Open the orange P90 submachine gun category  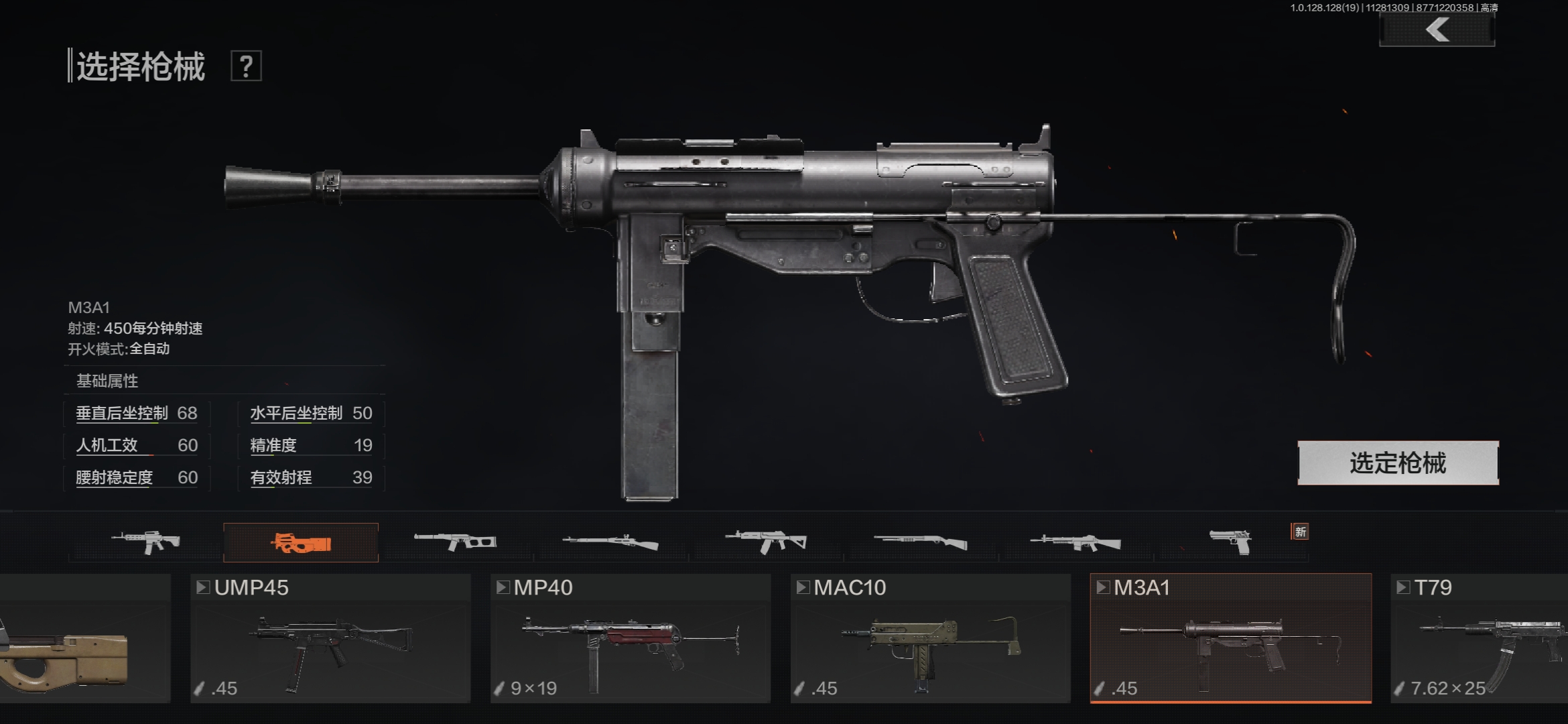[301, 542]
